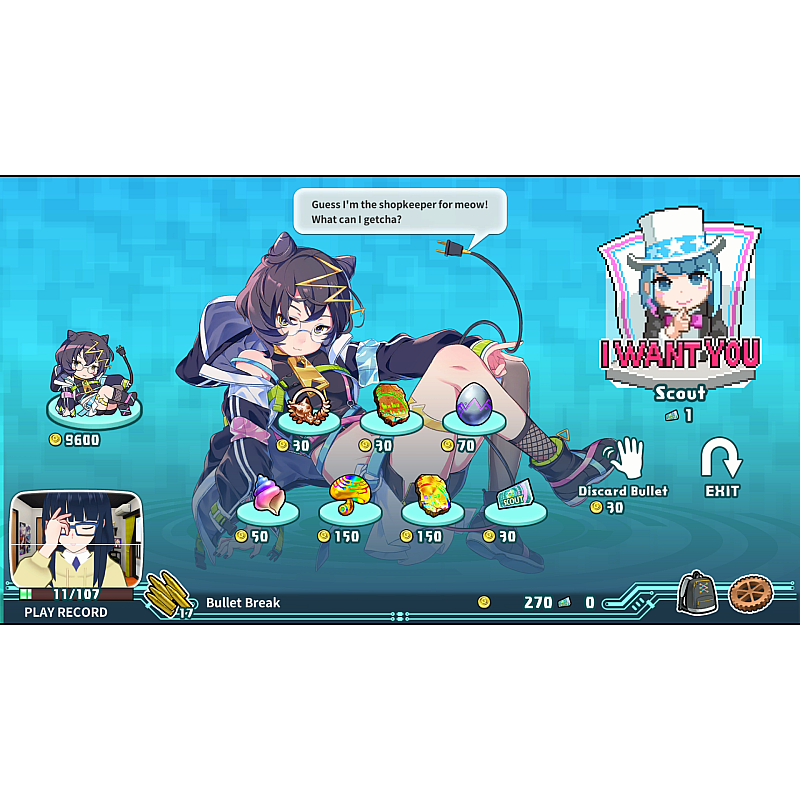Click the golden bullets stack icon

coord(170,595)
